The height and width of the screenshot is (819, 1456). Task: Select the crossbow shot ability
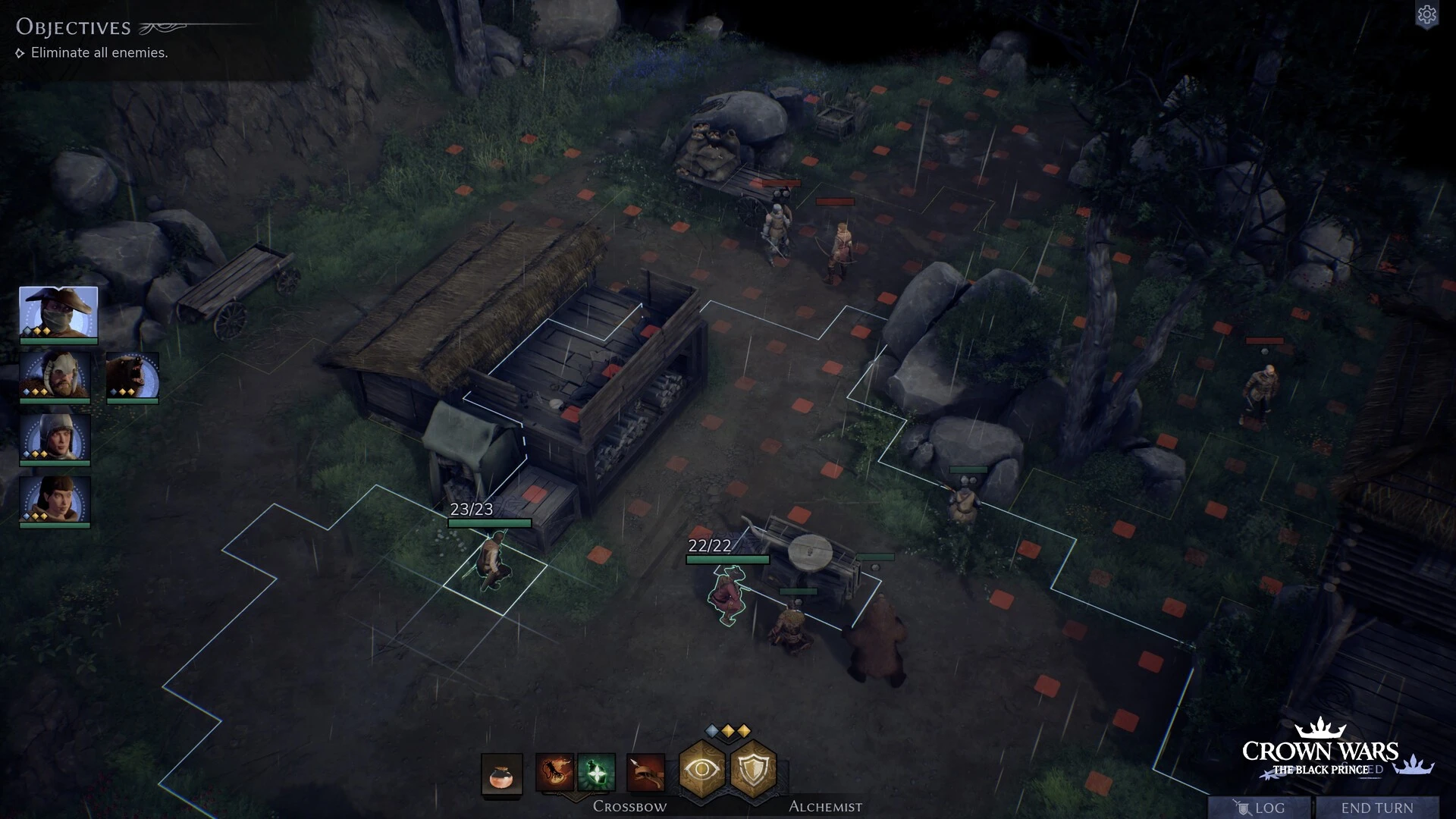coord(646,773)
